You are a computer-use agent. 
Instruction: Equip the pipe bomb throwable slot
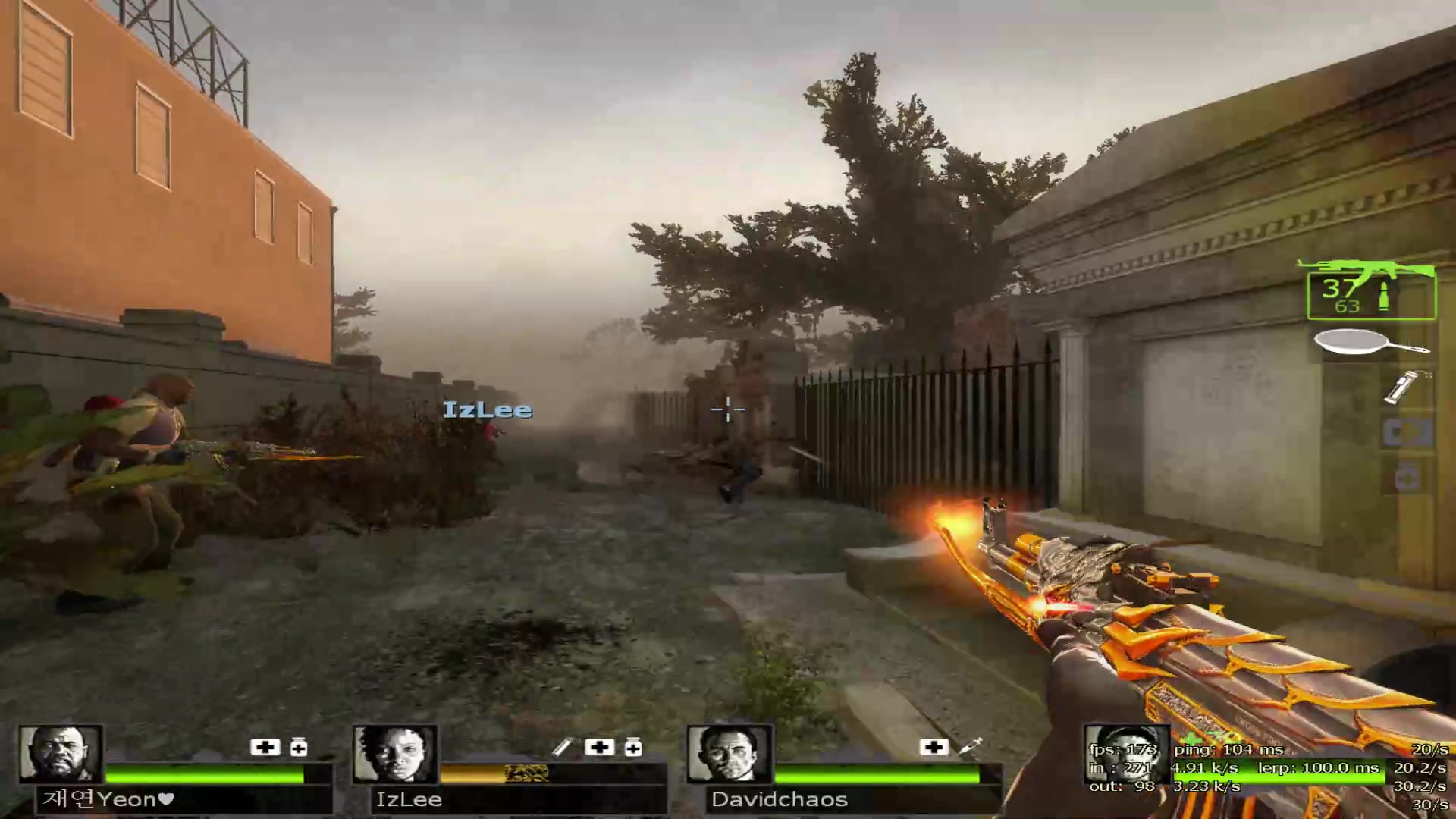click(x=1401, y=387)
